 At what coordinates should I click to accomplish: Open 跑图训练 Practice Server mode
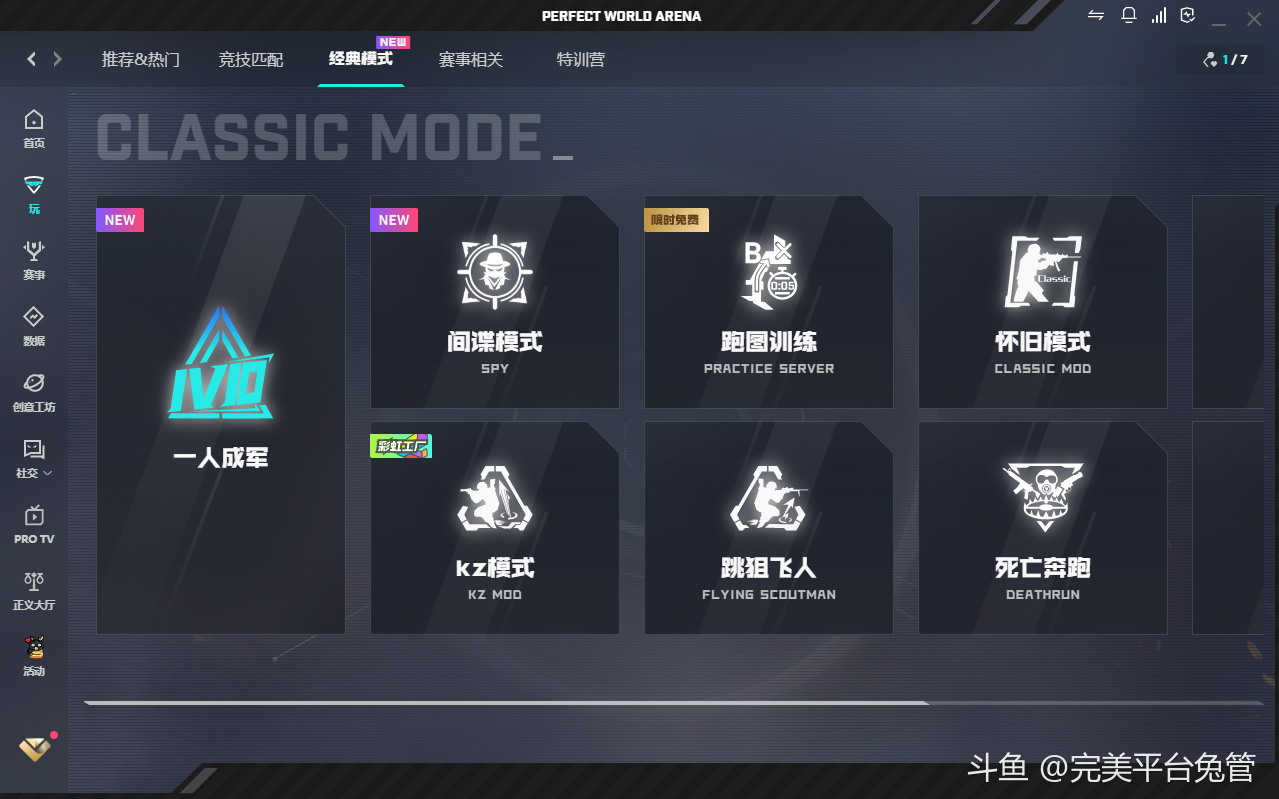point(769,302)
